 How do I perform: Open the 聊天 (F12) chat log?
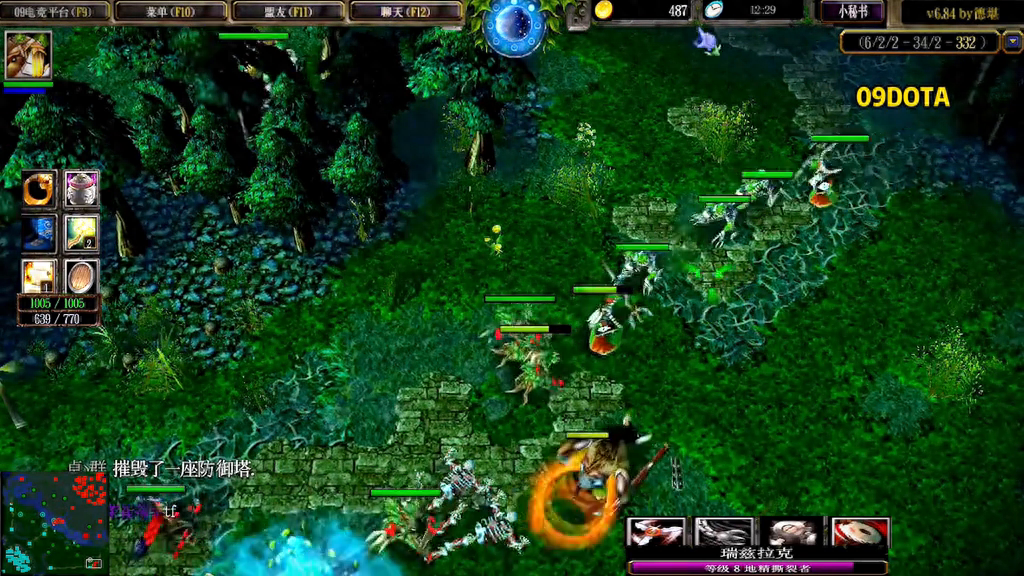click(x=405, y=12)
